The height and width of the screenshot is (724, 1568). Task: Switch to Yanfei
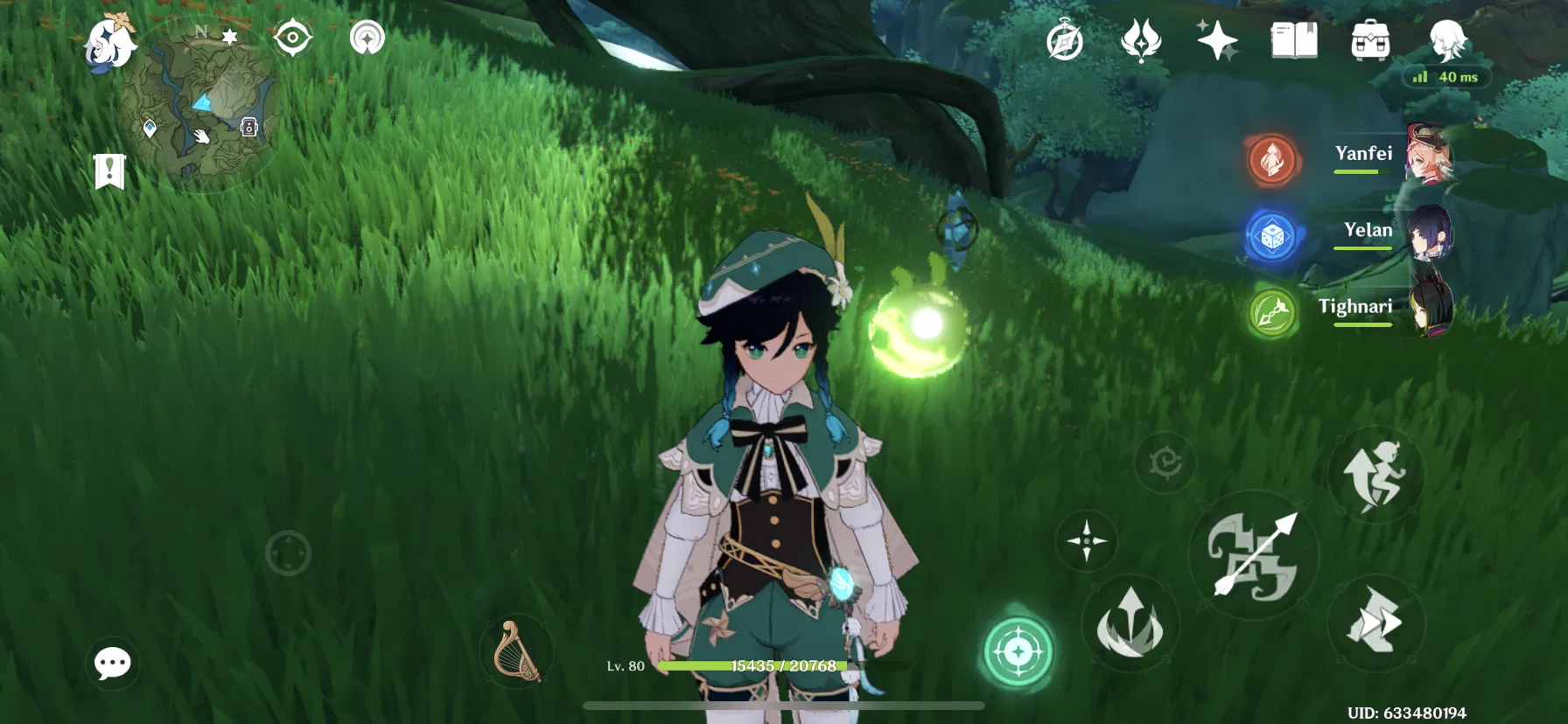(x=1363, y=156)
